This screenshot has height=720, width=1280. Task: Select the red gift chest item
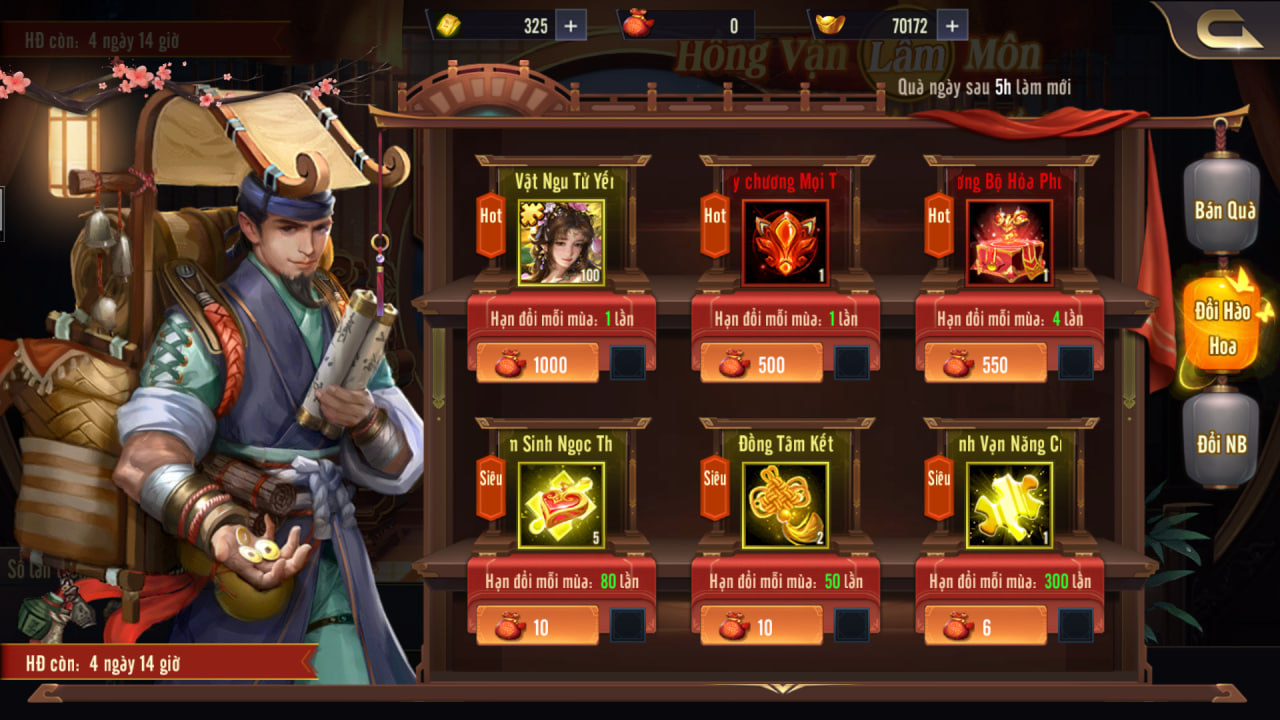[1009, 242]
